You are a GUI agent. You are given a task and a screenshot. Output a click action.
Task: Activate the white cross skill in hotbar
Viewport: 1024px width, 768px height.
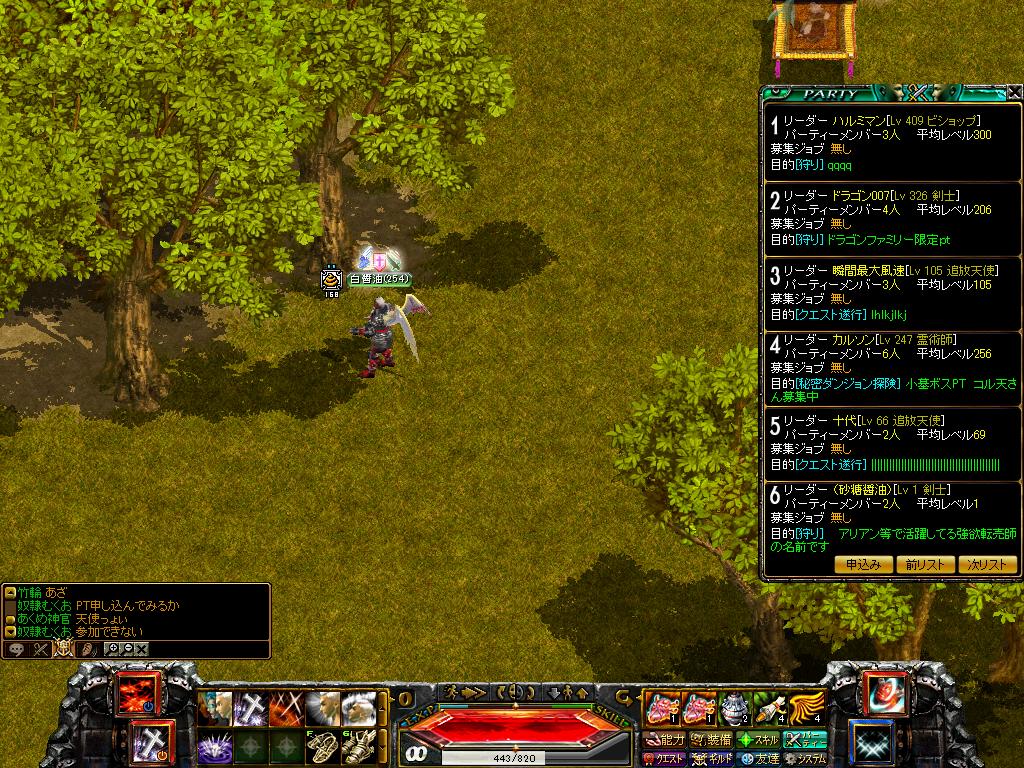(250, 708)
